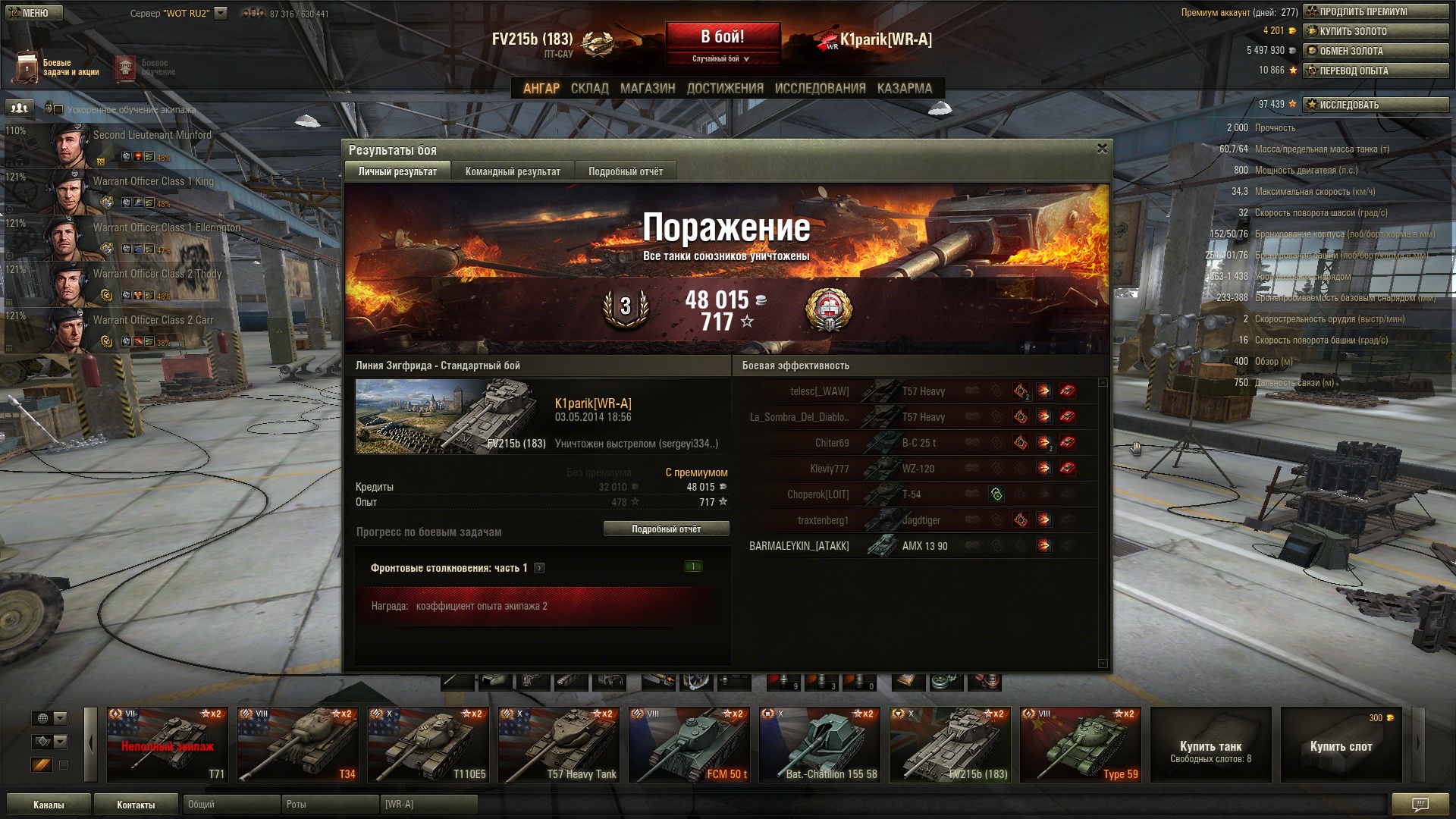Close the battle results window
The width and height of the screenshot is (1456, 819).
click(x=1102, y=149)
